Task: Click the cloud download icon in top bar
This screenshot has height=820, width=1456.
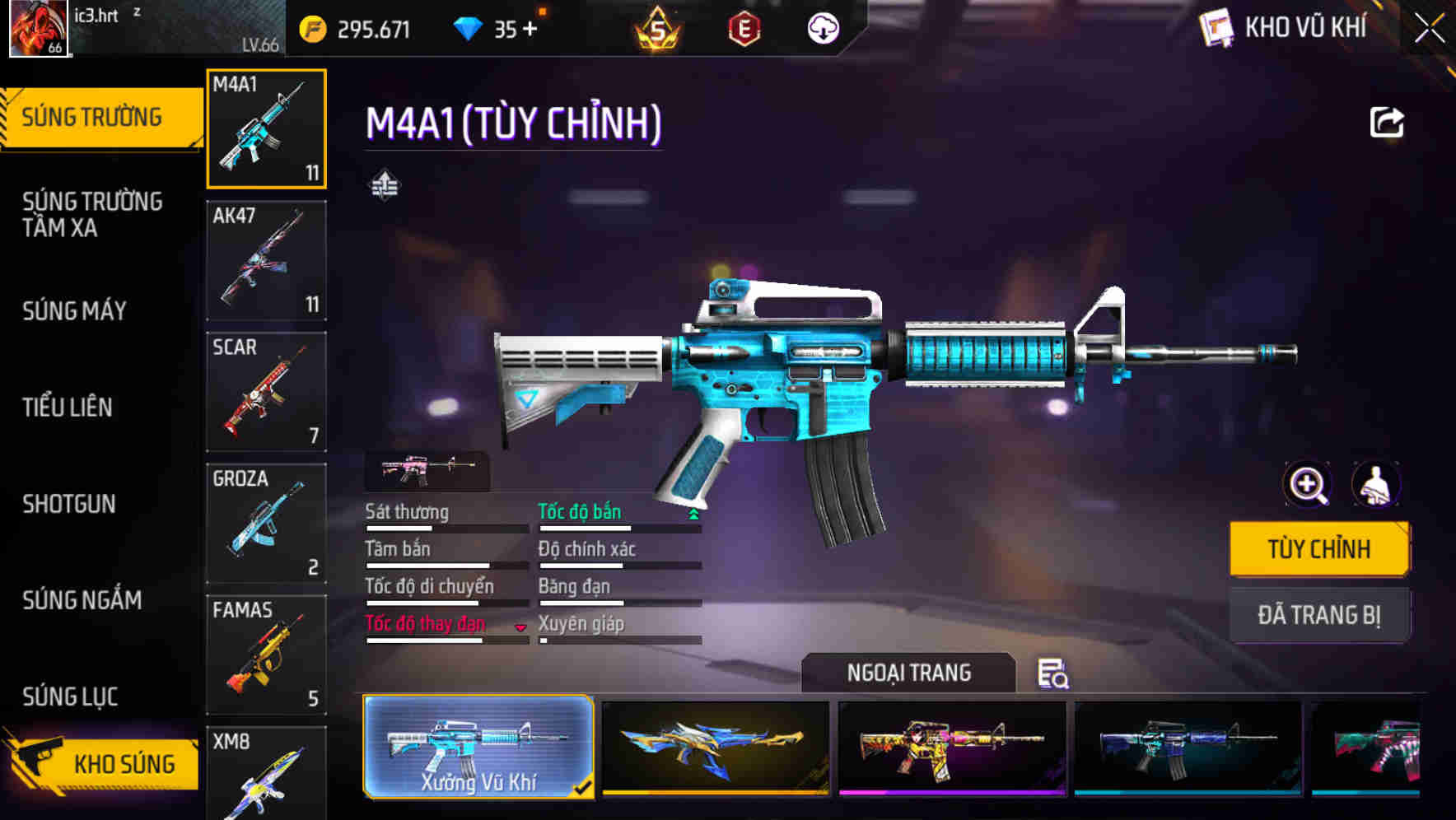Action: tap(823, 28)
